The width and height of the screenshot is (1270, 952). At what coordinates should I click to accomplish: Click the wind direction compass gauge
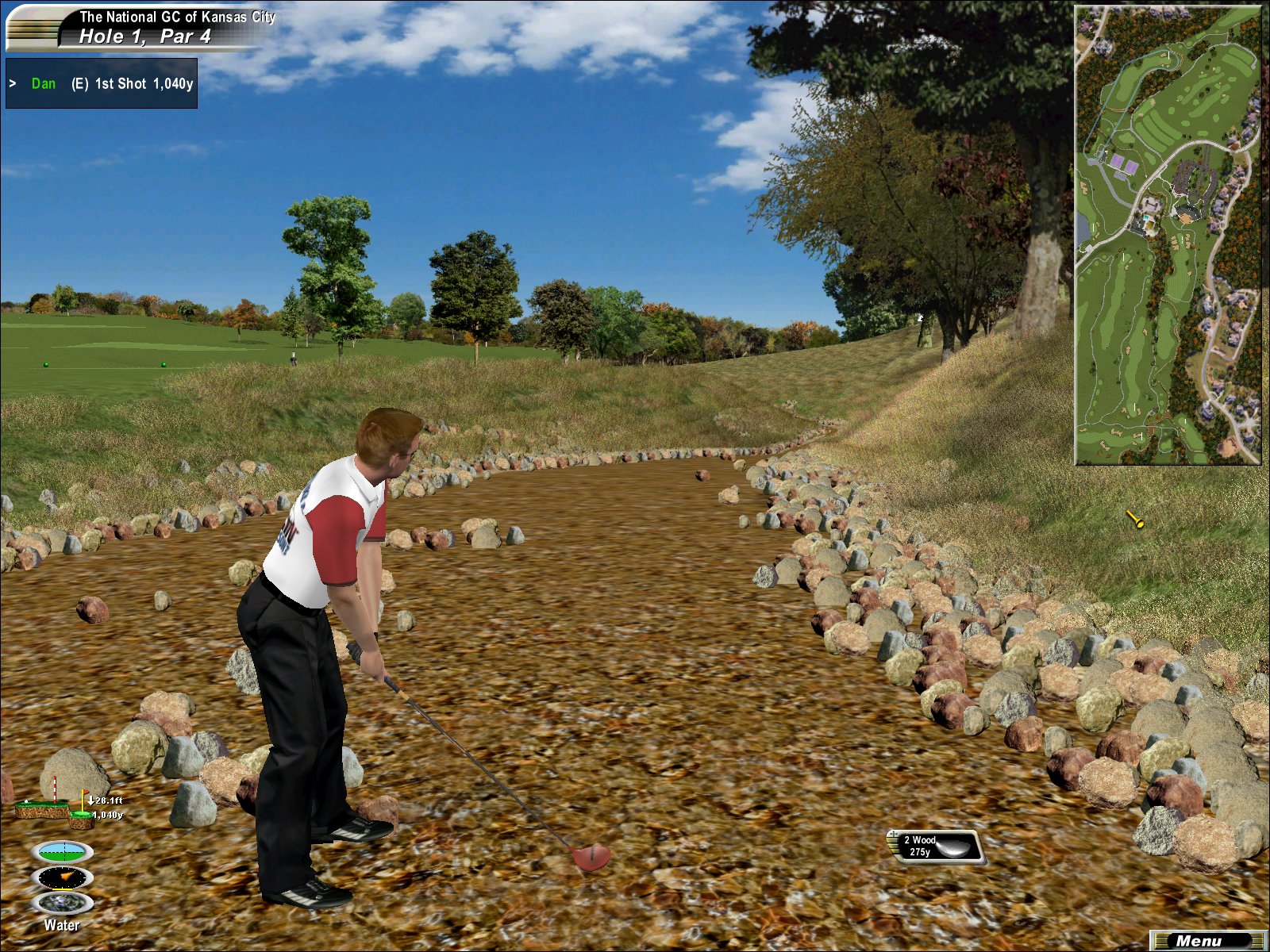pos(62,877)
